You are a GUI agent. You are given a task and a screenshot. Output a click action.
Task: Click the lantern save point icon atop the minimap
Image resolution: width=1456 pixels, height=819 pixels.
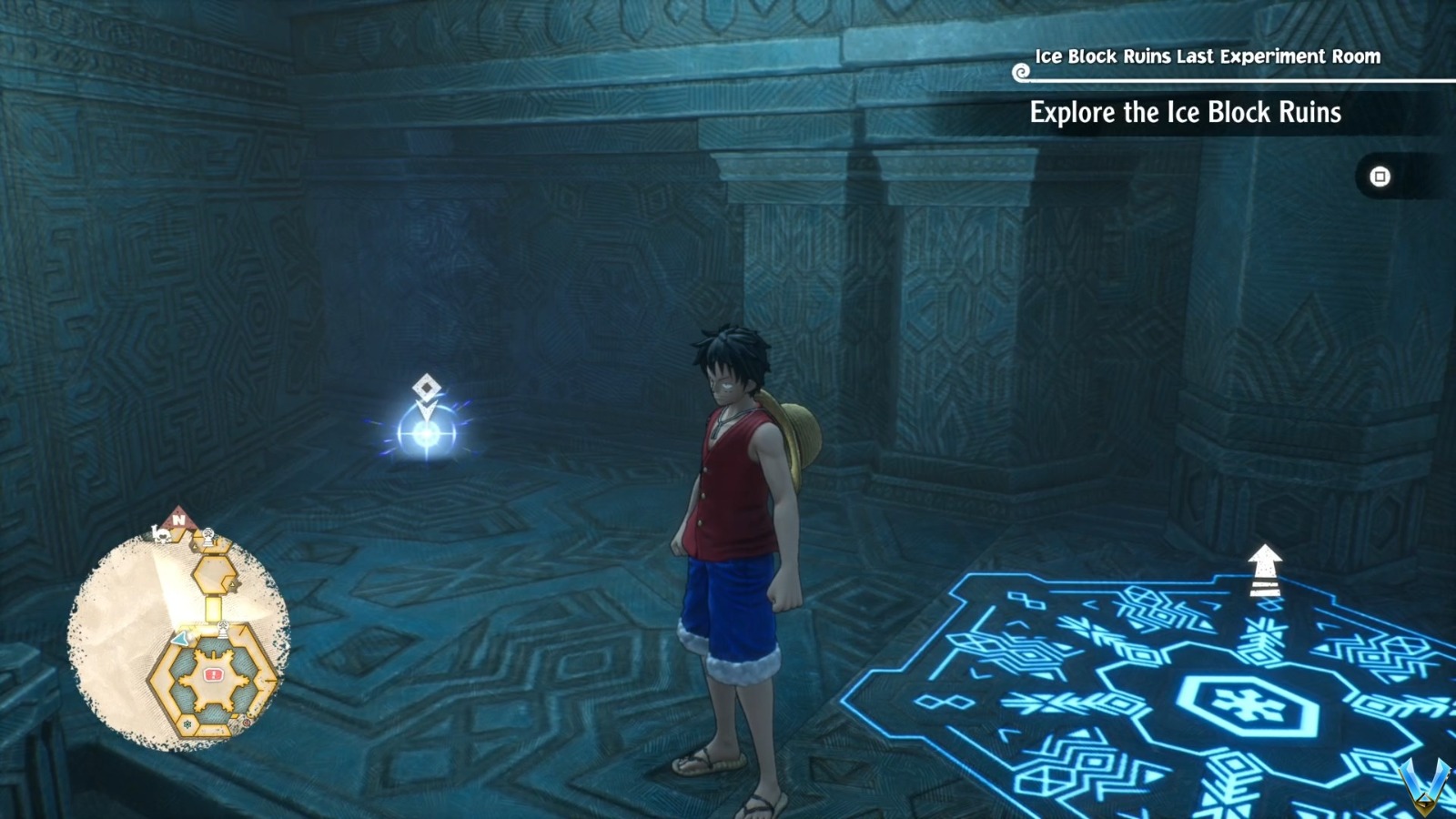[207, 534]
